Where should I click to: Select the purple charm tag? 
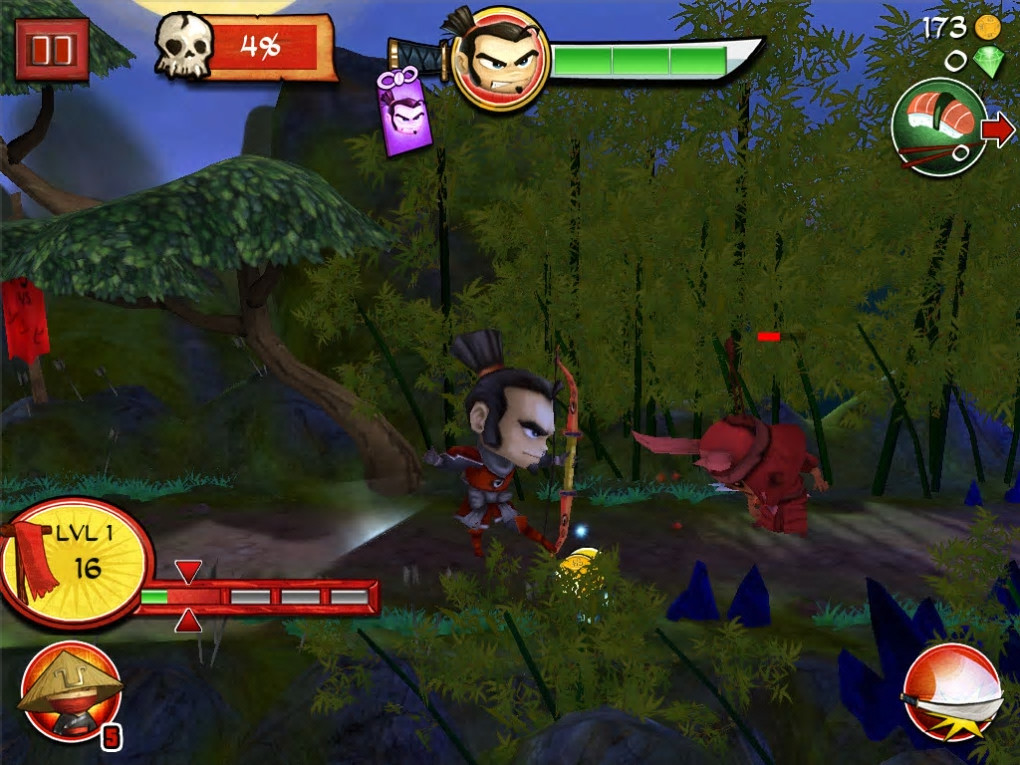[406, 112]
